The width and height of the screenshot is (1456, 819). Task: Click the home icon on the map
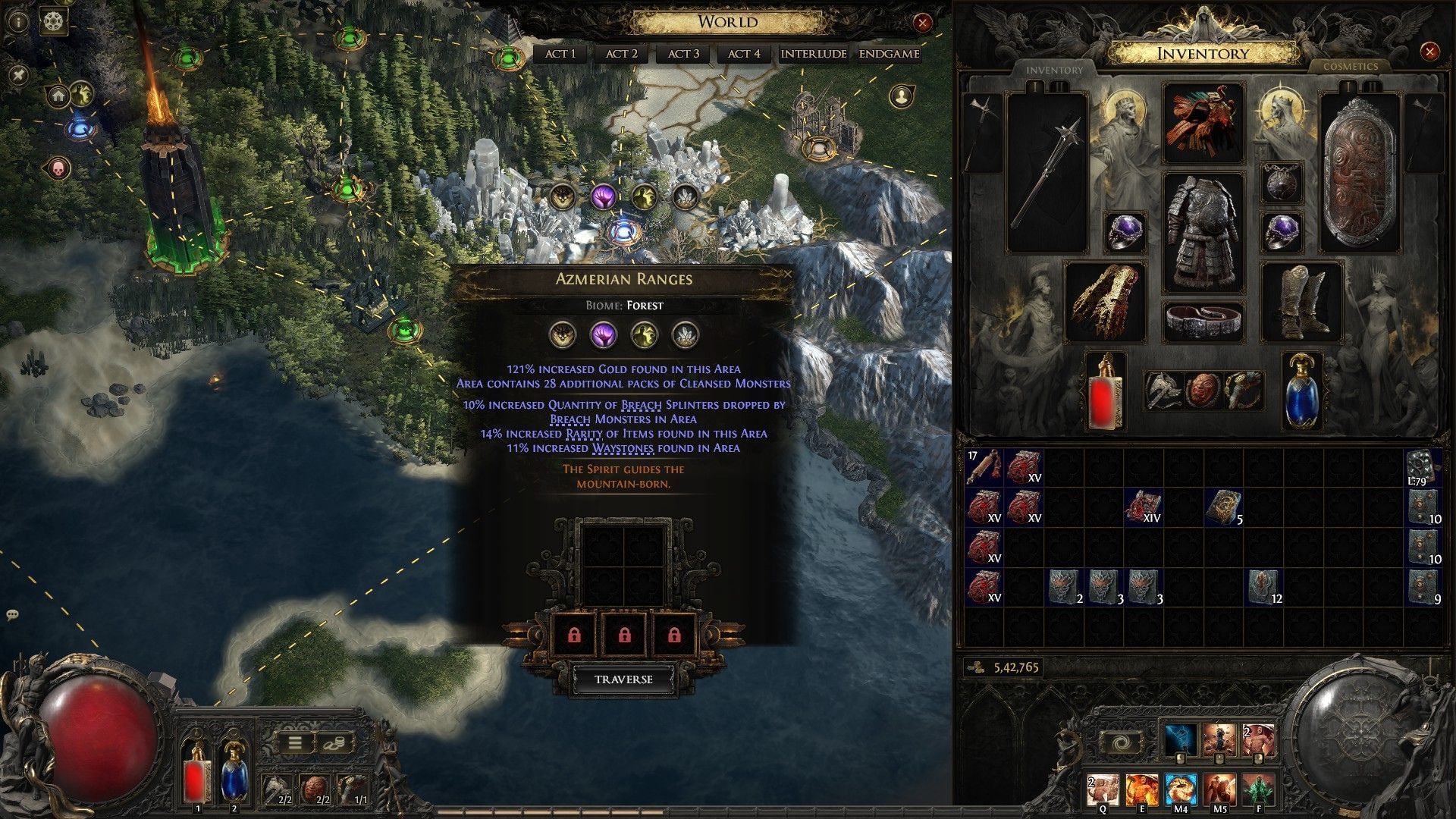(x=58, y=96)
